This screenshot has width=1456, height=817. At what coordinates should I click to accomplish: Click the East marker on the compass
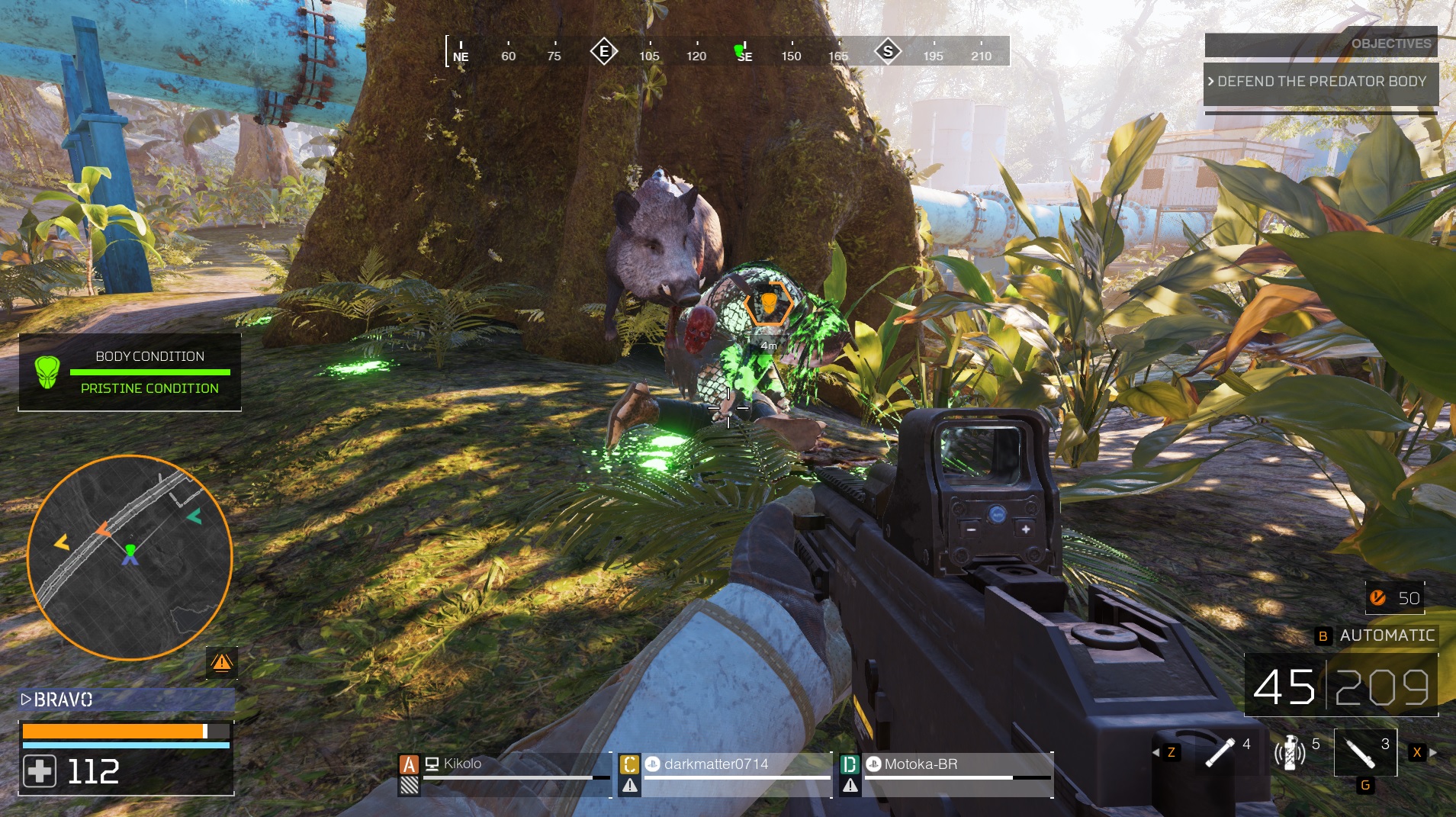(x=604, y=52)
